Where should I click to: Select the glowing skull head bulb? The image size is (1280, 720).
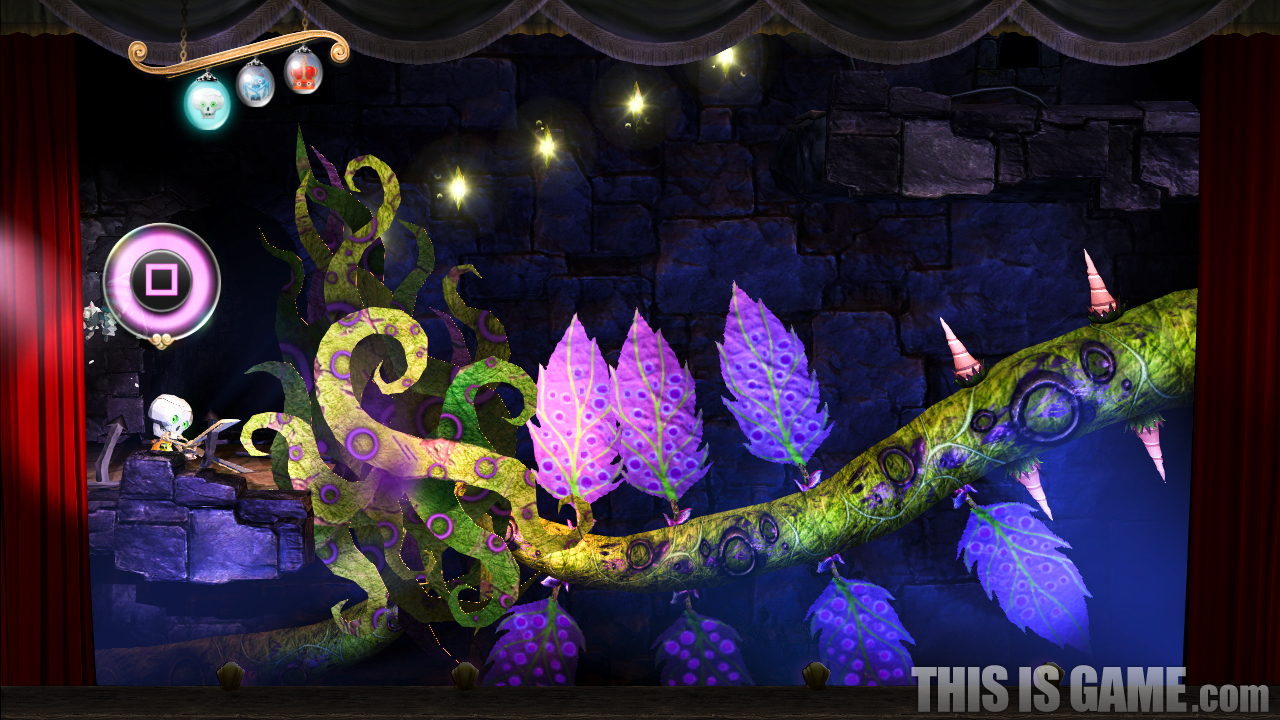point(207,103)
